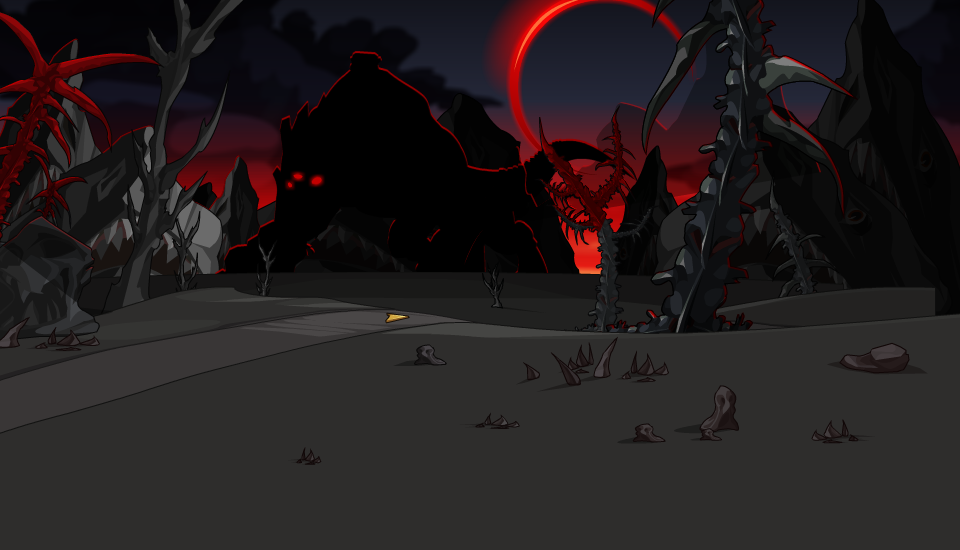This screenshot has width=960, height=550.
Task: Click the yellow navigation arrow on the path
Action: click(x=396, y=318)
